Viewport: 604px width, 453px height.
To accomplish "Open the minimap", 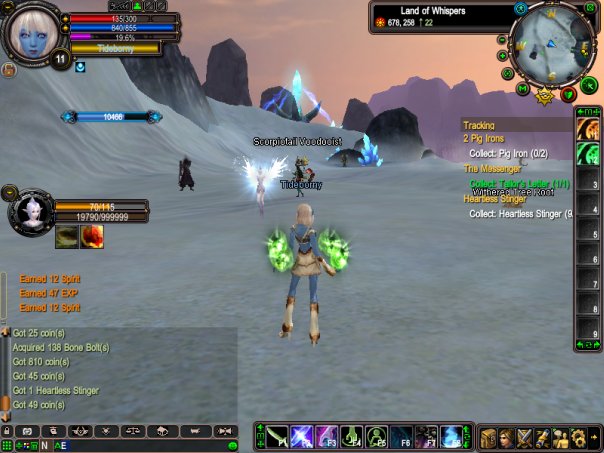I will 551,44.
